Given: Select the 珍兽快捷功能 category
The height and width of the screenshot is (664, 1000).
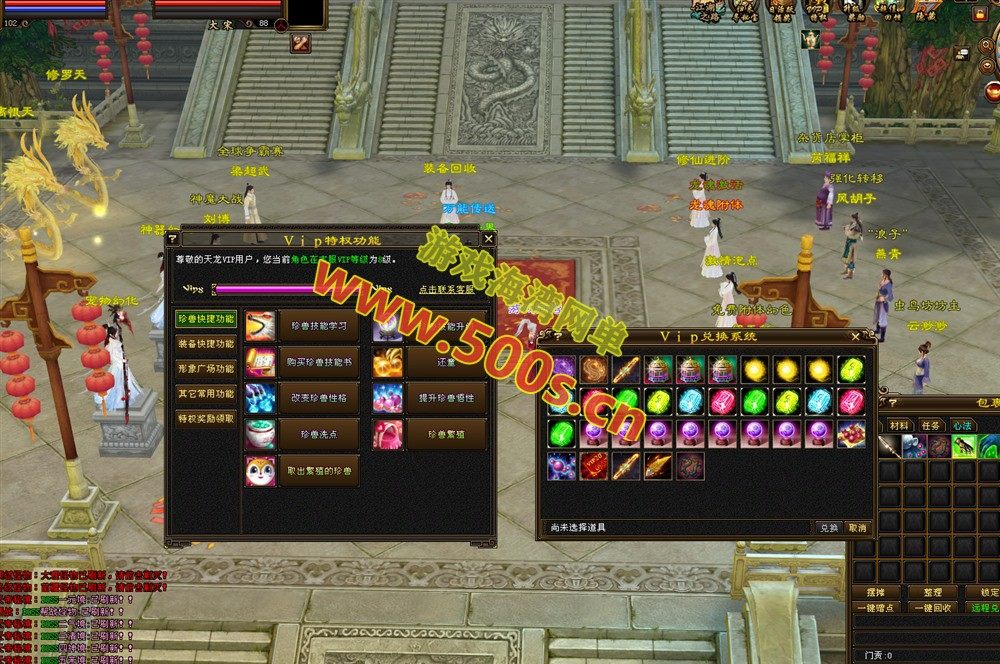Looking at the screenshot, I should tap(206, 319).
